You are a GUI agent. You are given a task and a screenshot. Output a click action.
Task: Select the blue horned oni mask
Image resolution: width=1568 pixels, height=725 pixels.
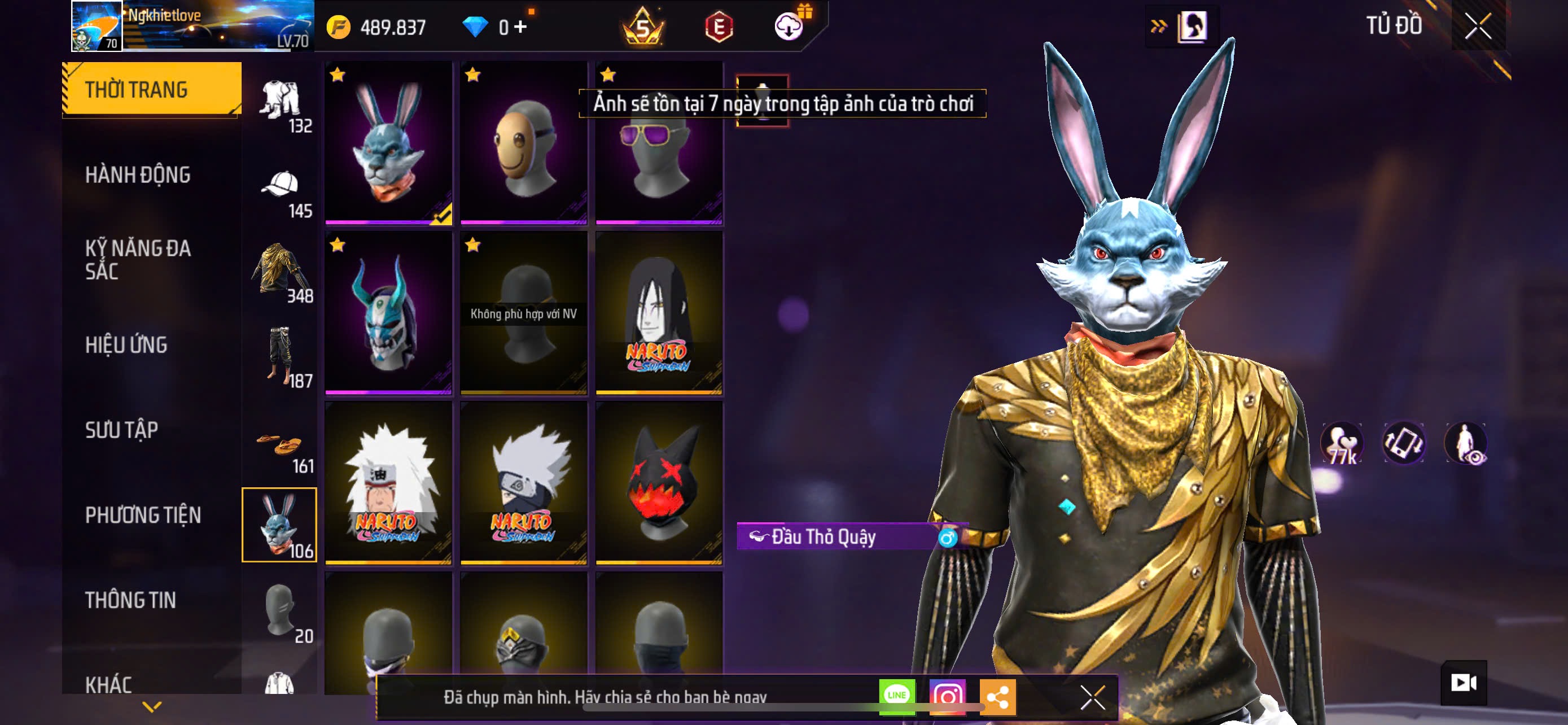(x=388, y=313)
